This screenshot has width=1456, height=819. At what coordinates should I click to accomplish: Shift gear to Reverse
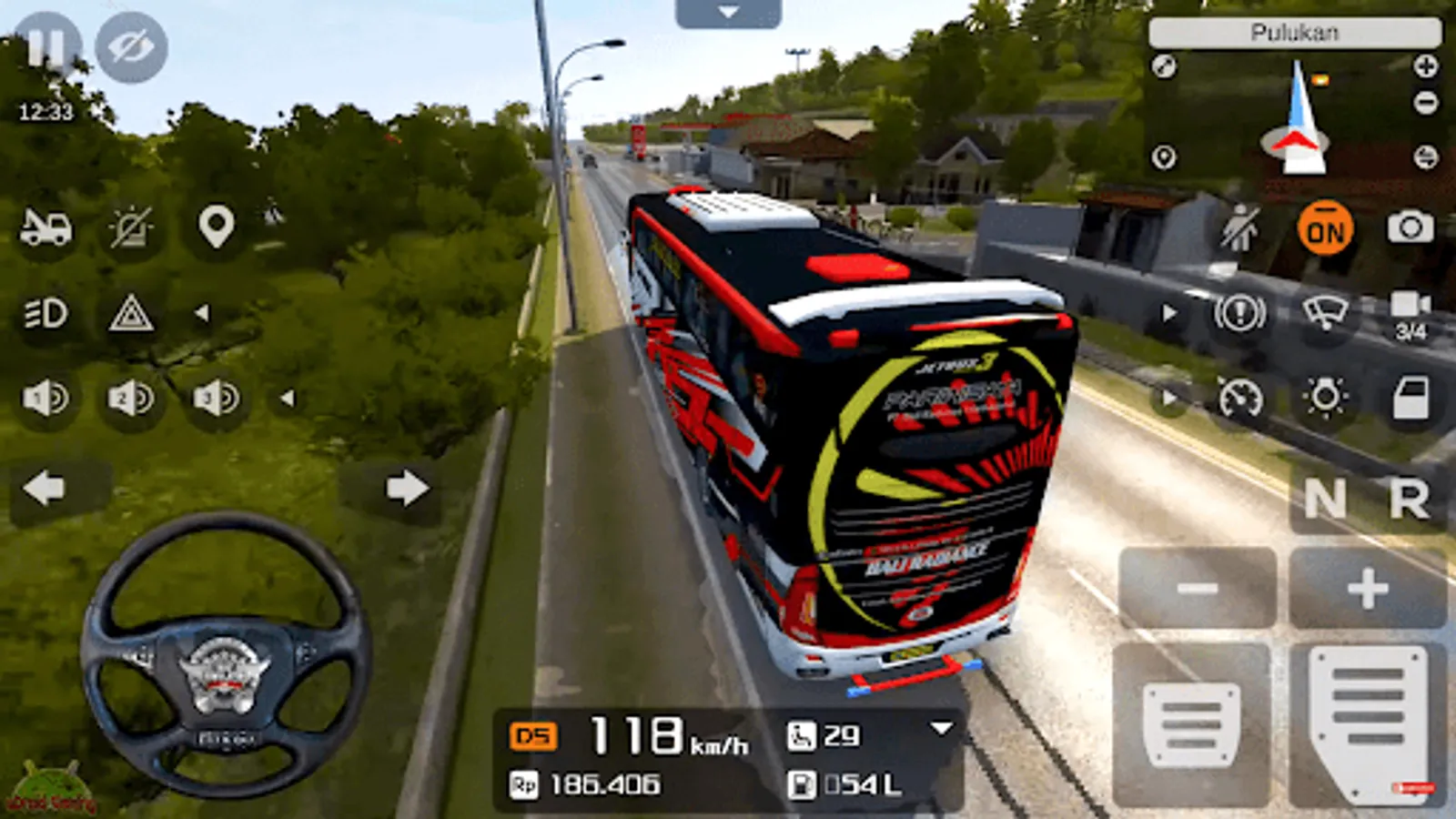1409,499
